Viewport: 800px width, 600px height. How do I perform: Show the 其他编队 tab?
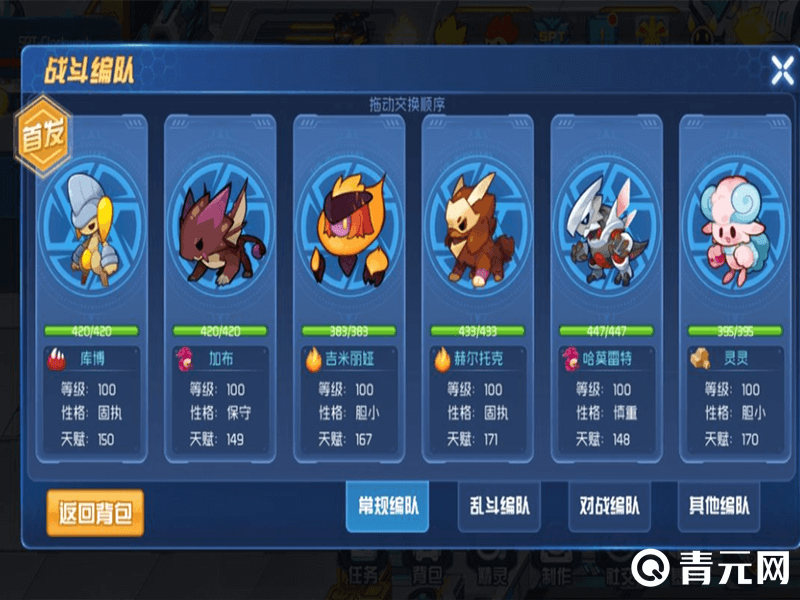[719, 507]
